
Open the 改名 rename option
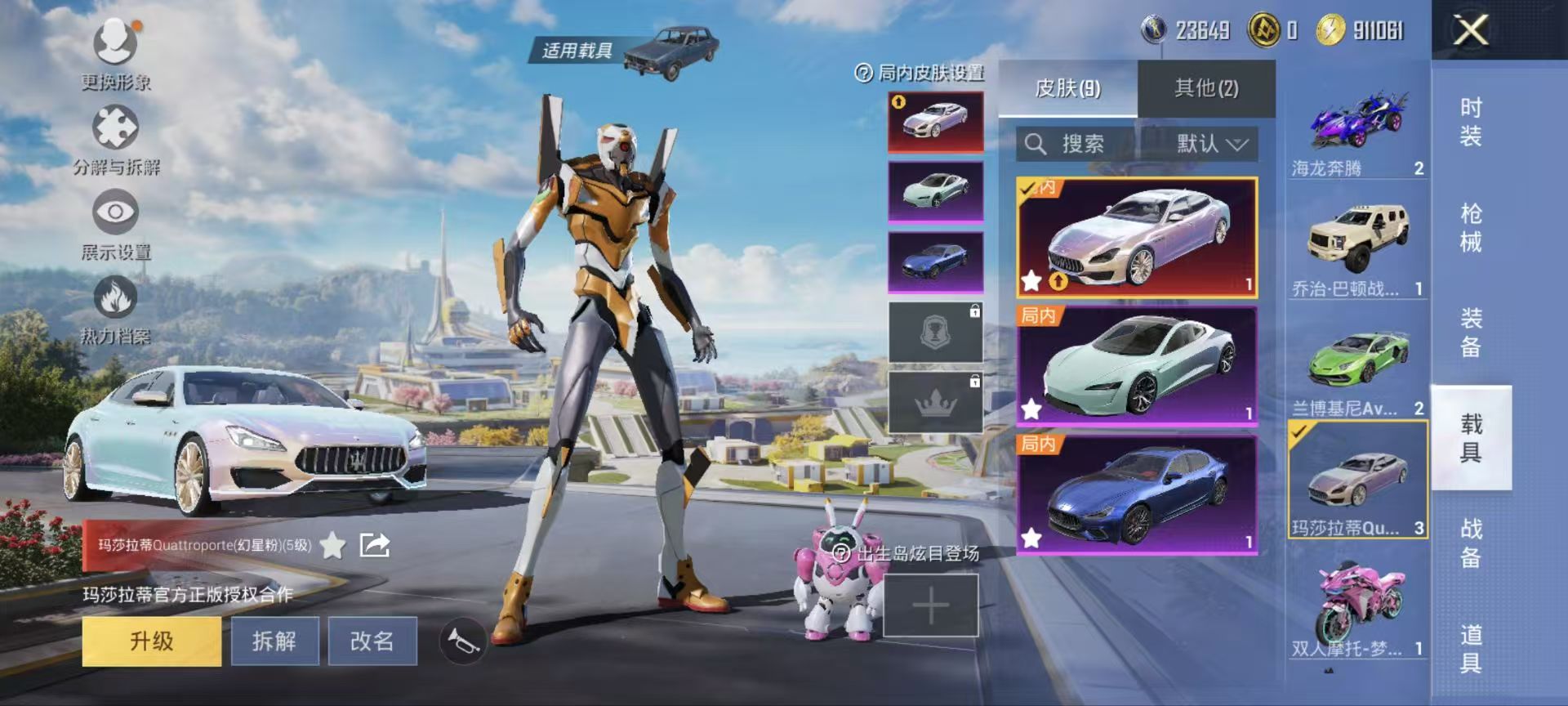click(372, 641)
